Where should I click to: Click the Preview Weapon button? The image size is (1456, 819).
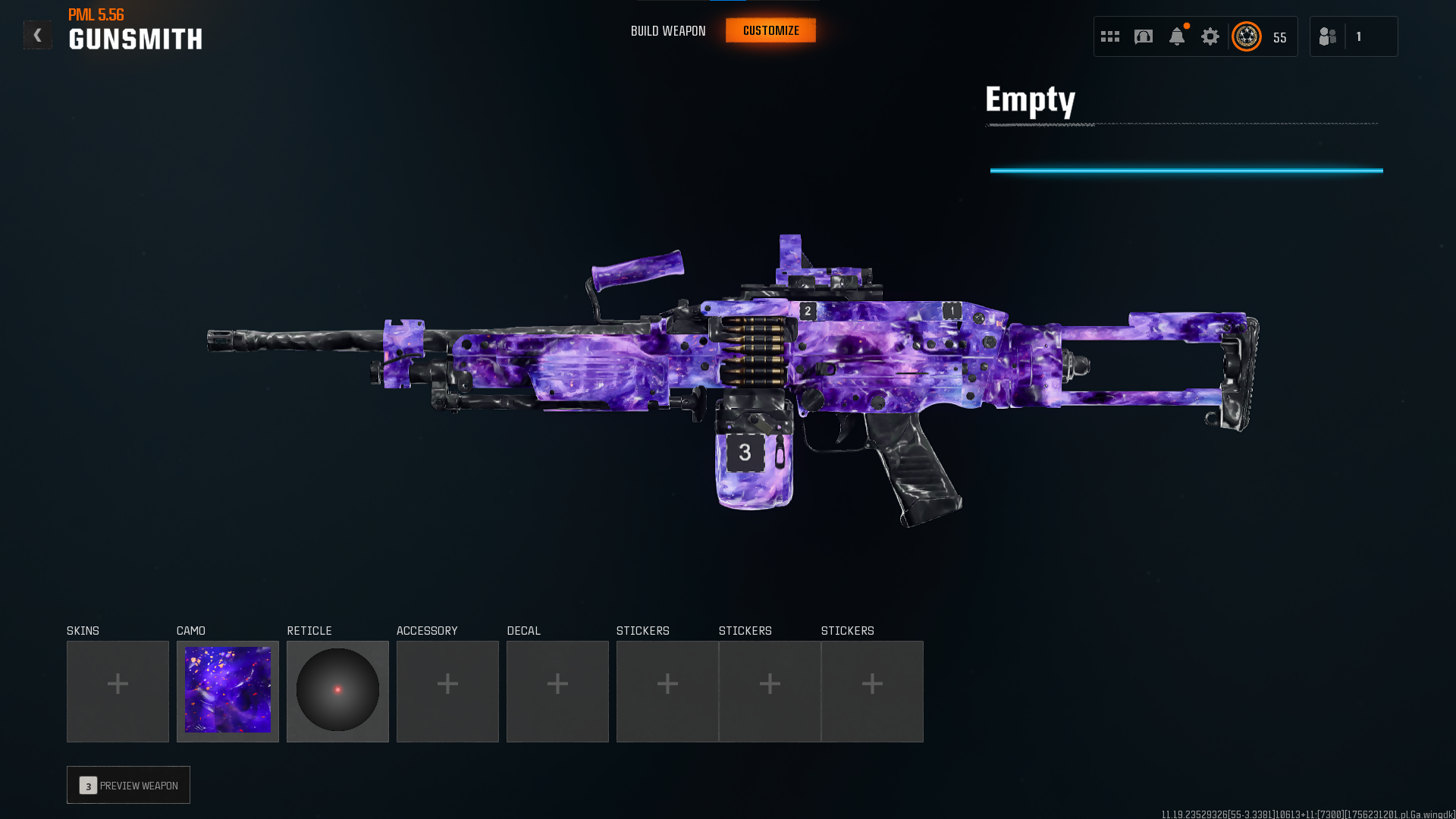pyautogui.click(x=128, y=785)
